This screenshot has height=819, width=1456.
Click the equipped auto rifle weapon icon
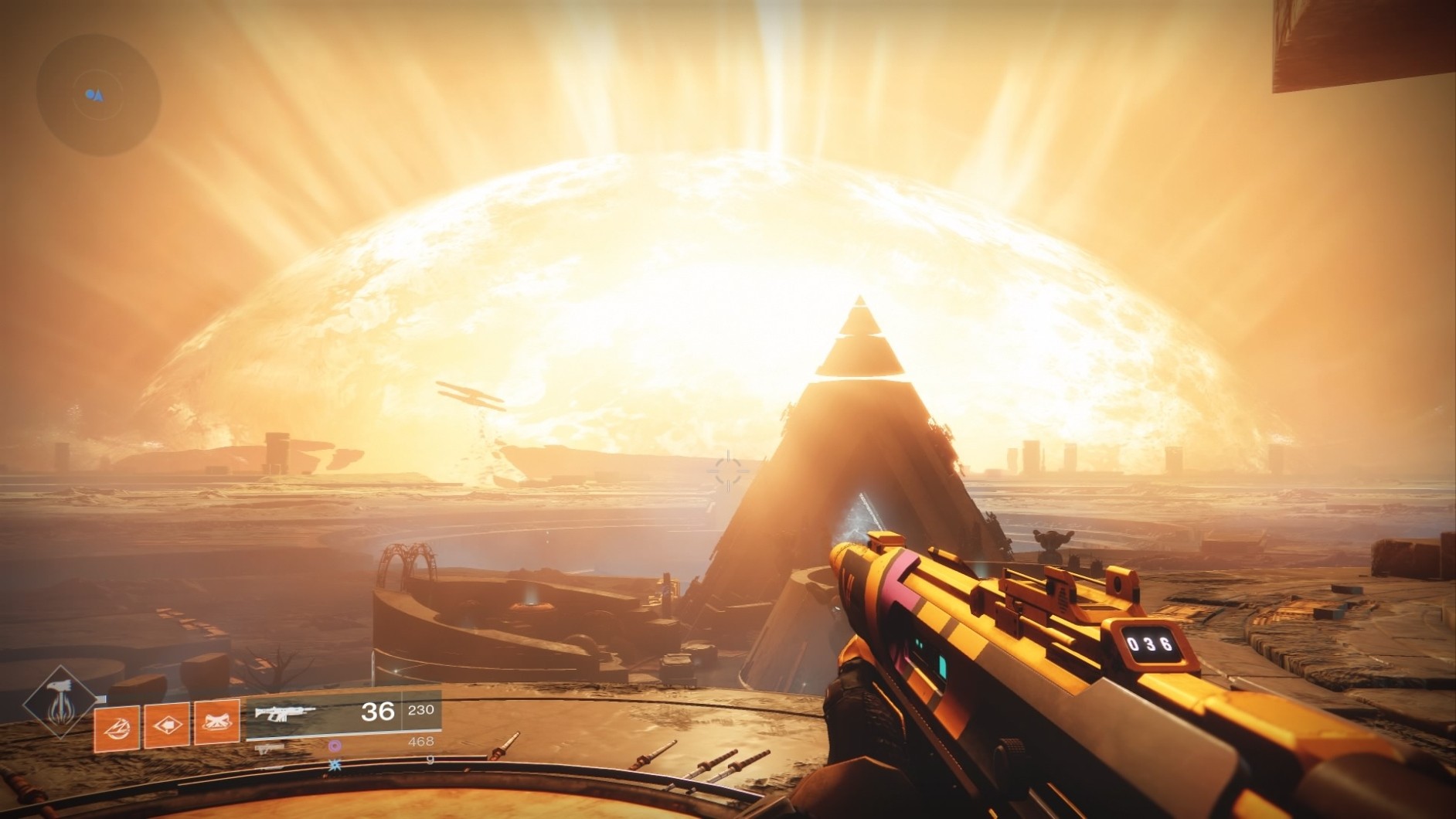click(x=283, y=713)
